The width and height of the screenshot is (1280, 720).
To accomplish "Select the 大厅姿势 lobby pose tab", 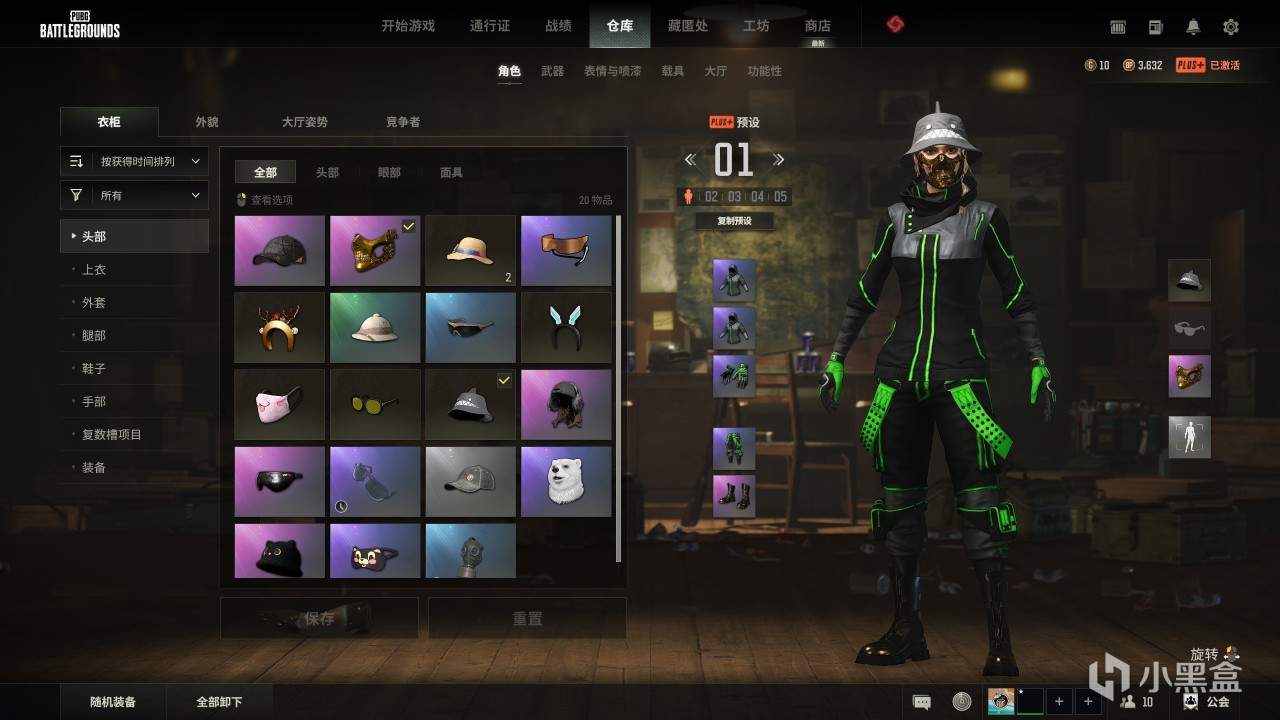I will [x=305, y=122].
